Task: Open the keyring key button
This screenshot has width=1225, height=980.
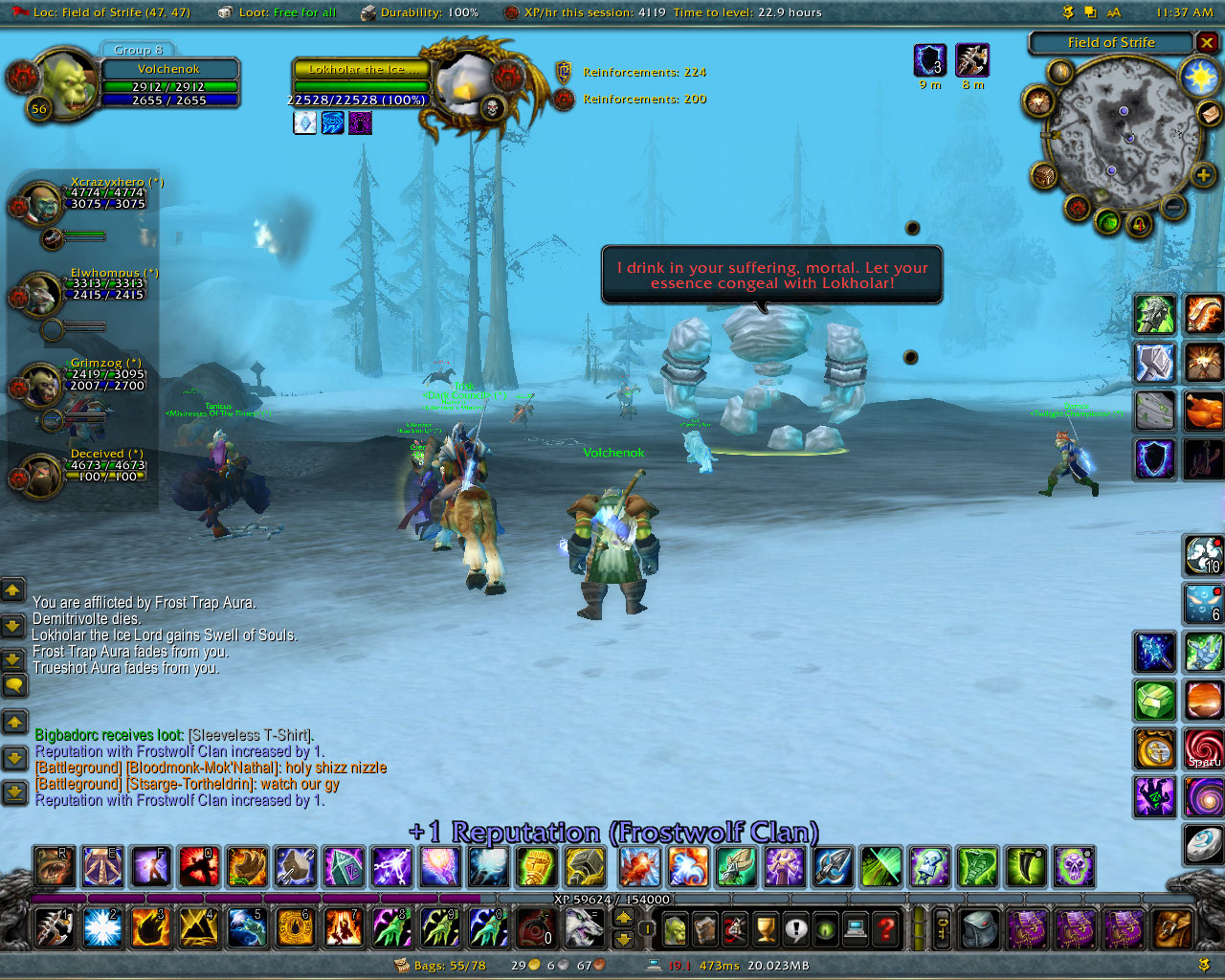Action: 942,928
